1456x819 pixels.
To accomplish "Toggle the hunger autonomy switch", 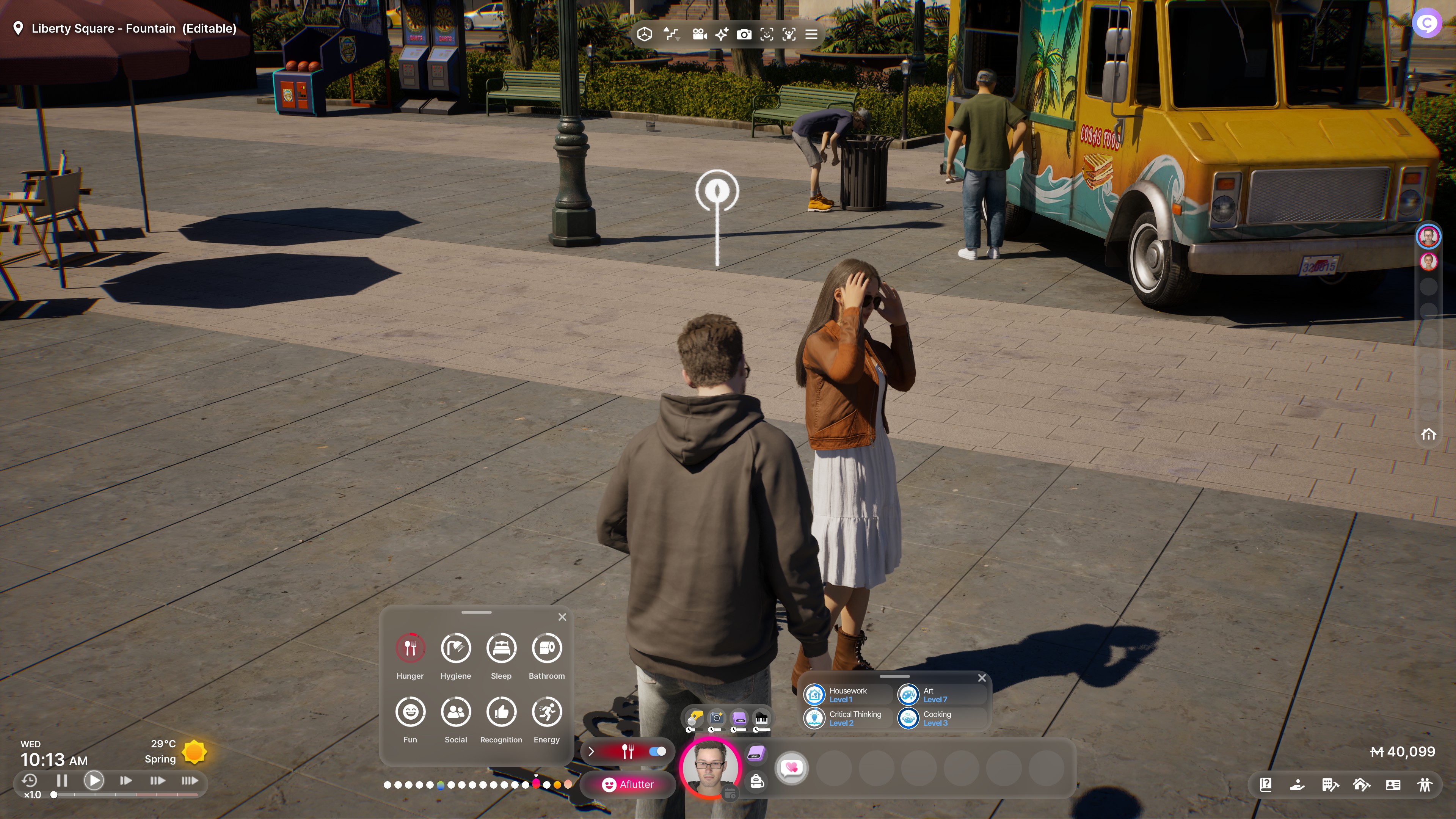I will pyautogui.click(x=657, y=751).
